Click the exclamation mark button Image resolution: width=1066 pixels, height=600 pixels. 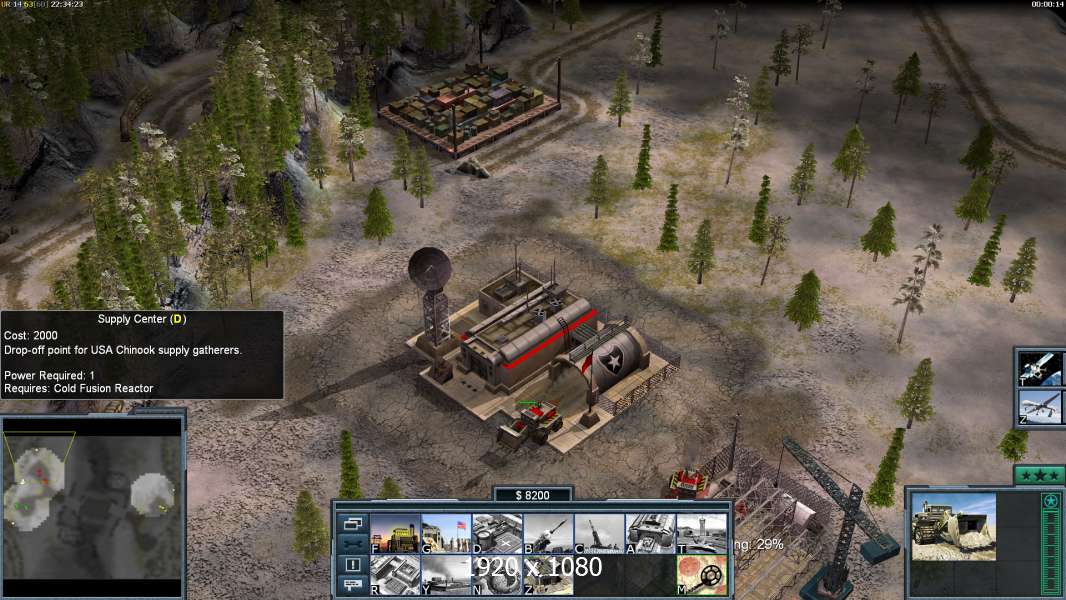coord(353,565)
